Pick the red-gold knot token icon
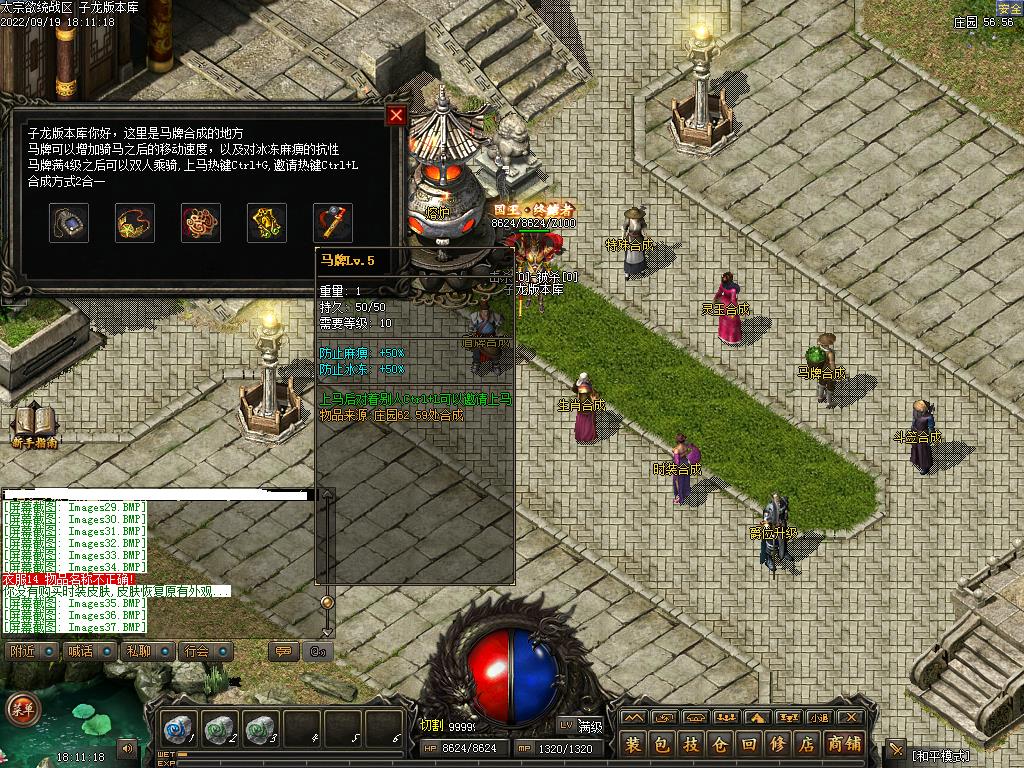 [201, 223]
